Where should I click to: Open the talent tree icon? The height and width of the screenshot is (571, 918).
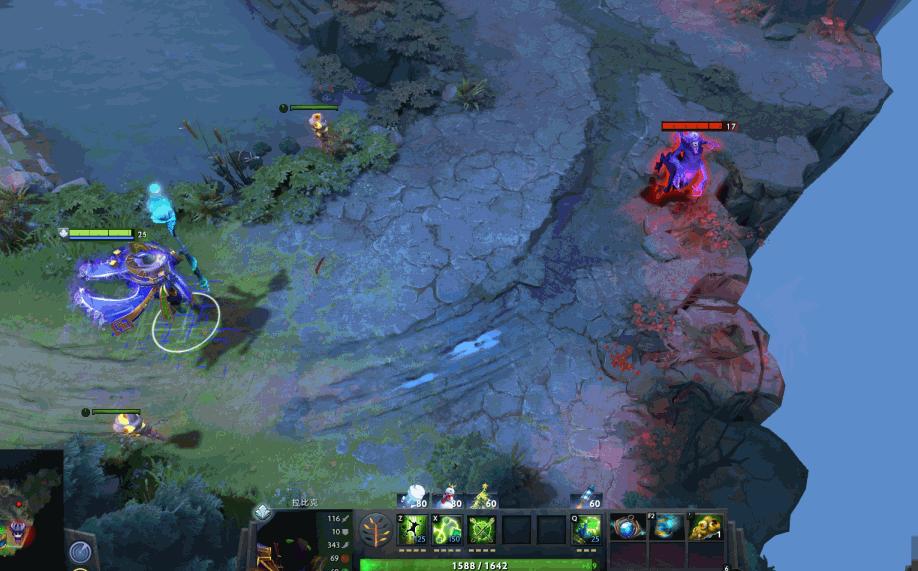(x=376, y=530)
